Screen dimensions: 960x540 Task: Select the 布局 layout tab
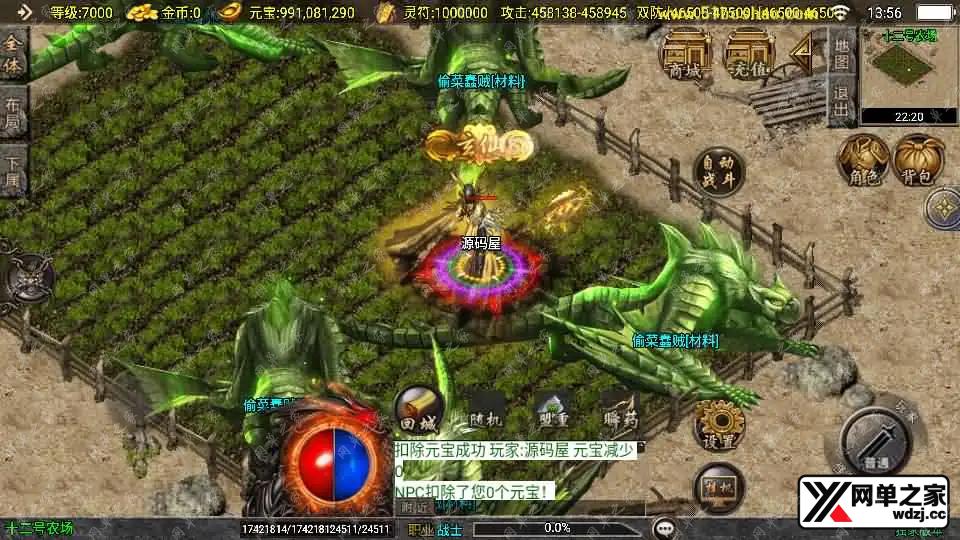click(13, 115)
